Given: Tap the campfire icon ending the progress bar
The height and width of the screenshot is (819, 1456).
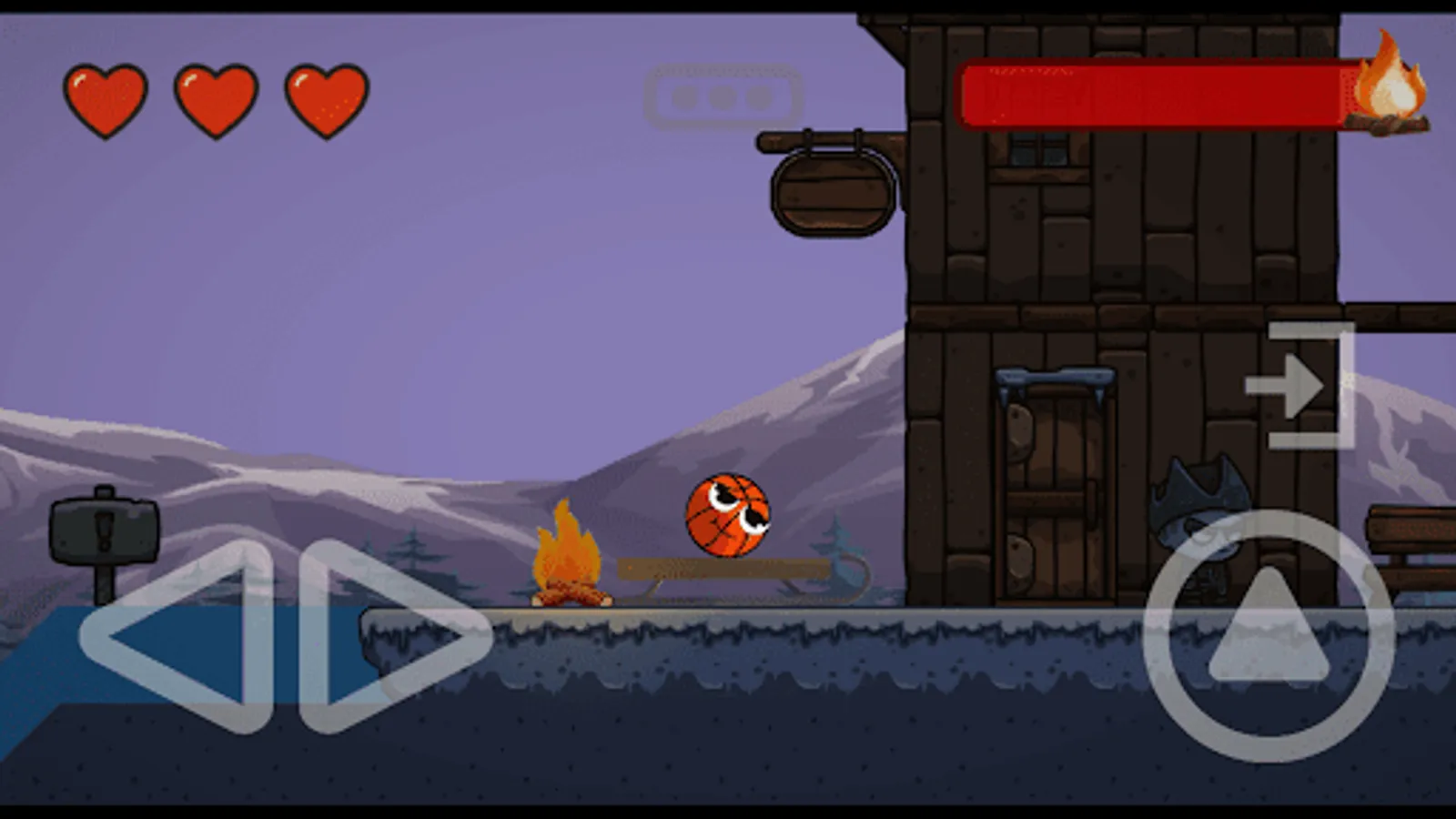Looking at the screenshot, I should click(x=1390, y=86).
